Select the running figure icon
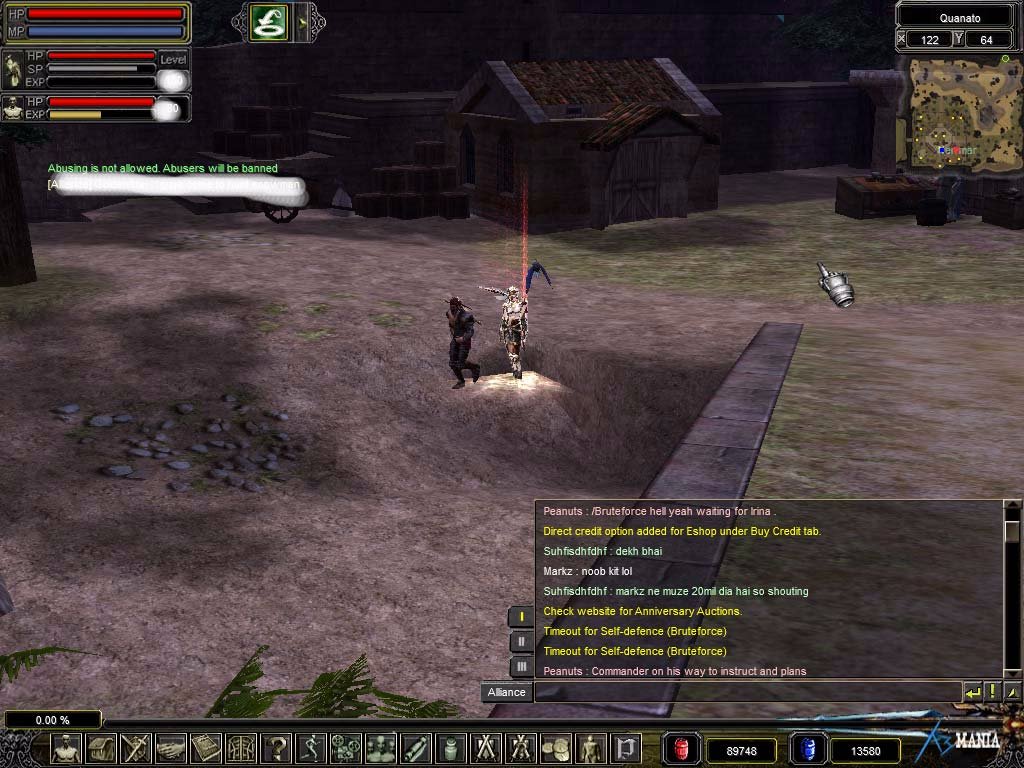This screenshot has height=768, width=1024. point(312,748)
